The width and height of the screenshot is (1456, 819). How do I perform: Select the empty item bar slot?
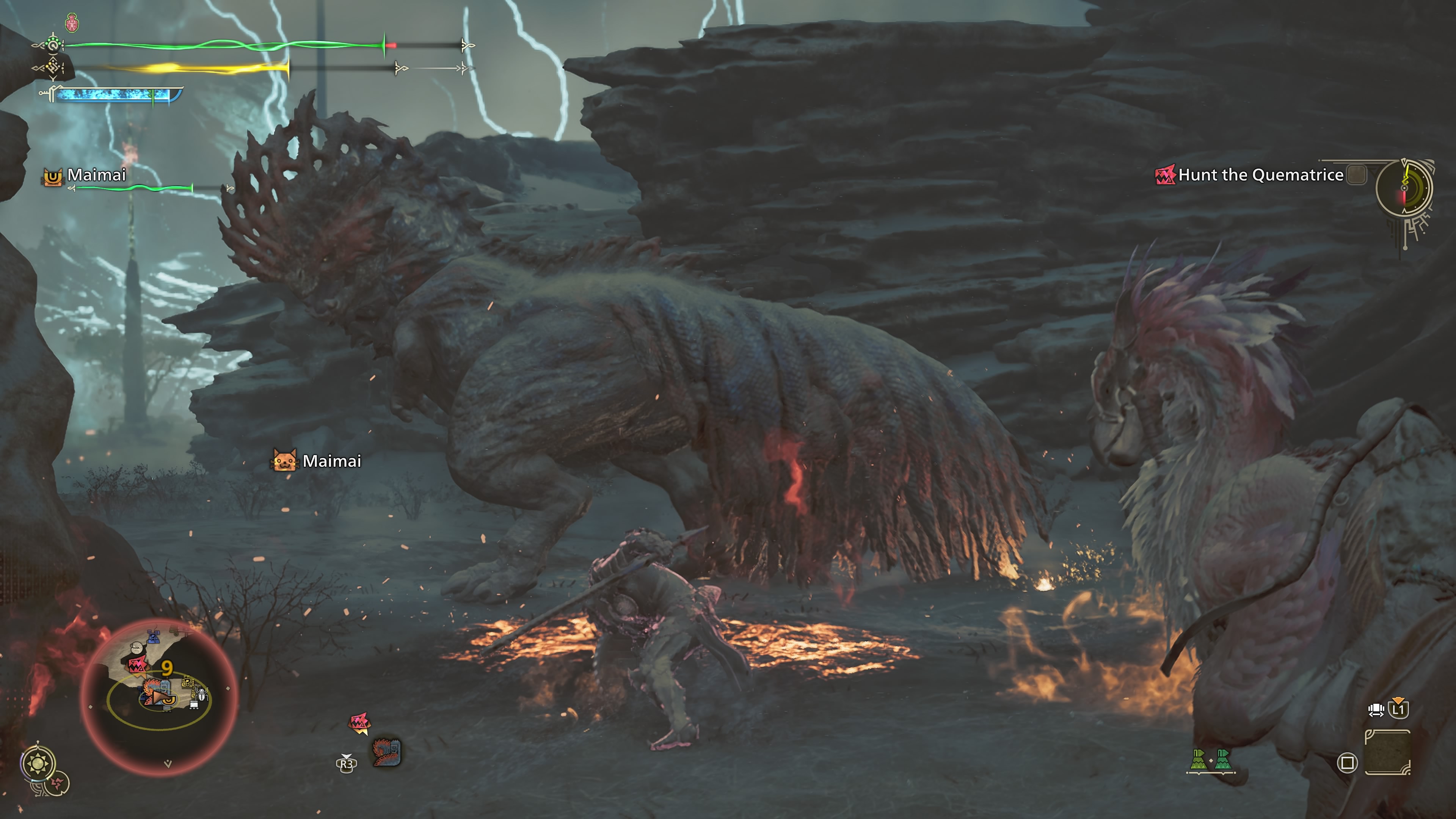coord(1388,752)
